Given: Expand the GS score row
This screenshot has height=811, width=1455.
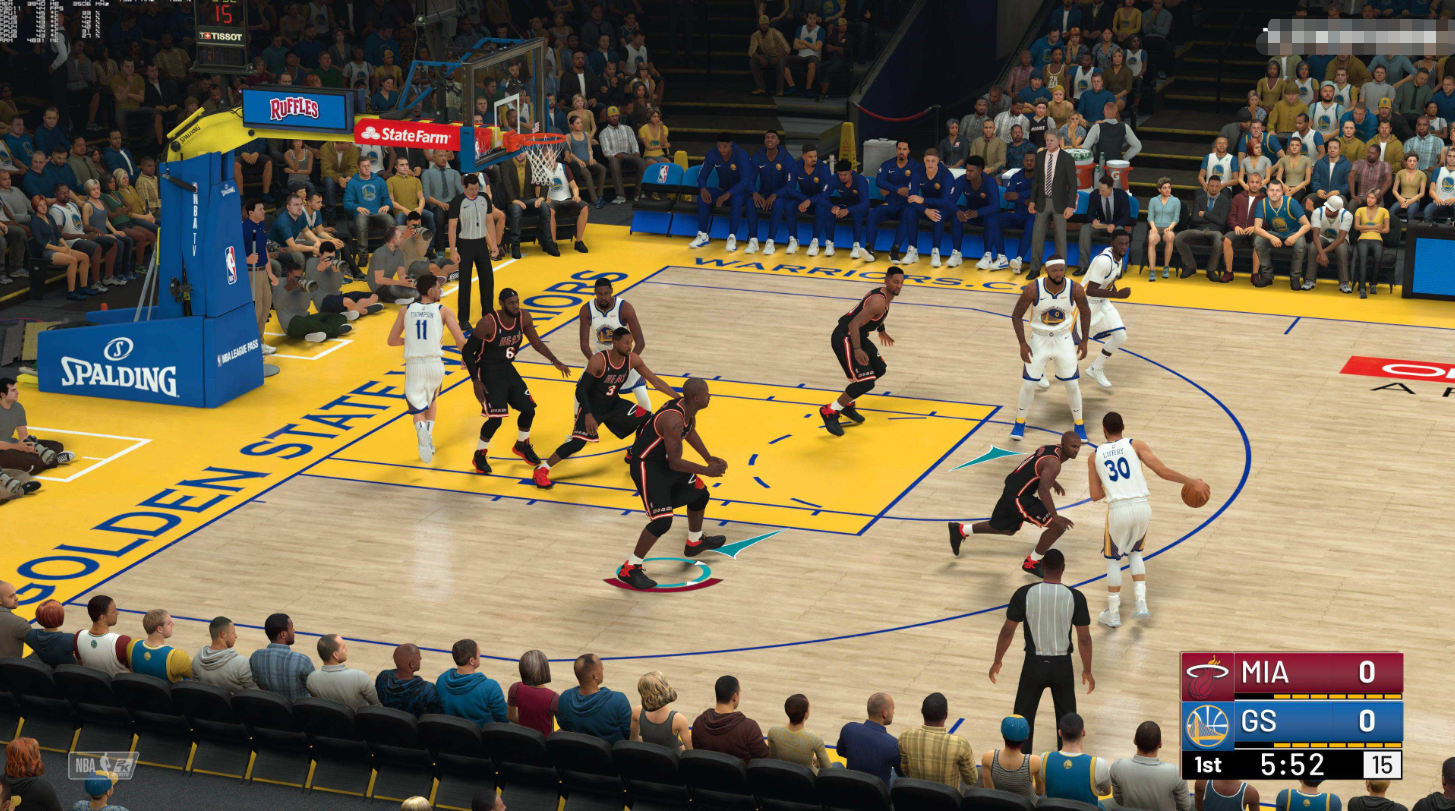Looking at the screenshot, I should pyautogui.click(x=1369, y=718).
